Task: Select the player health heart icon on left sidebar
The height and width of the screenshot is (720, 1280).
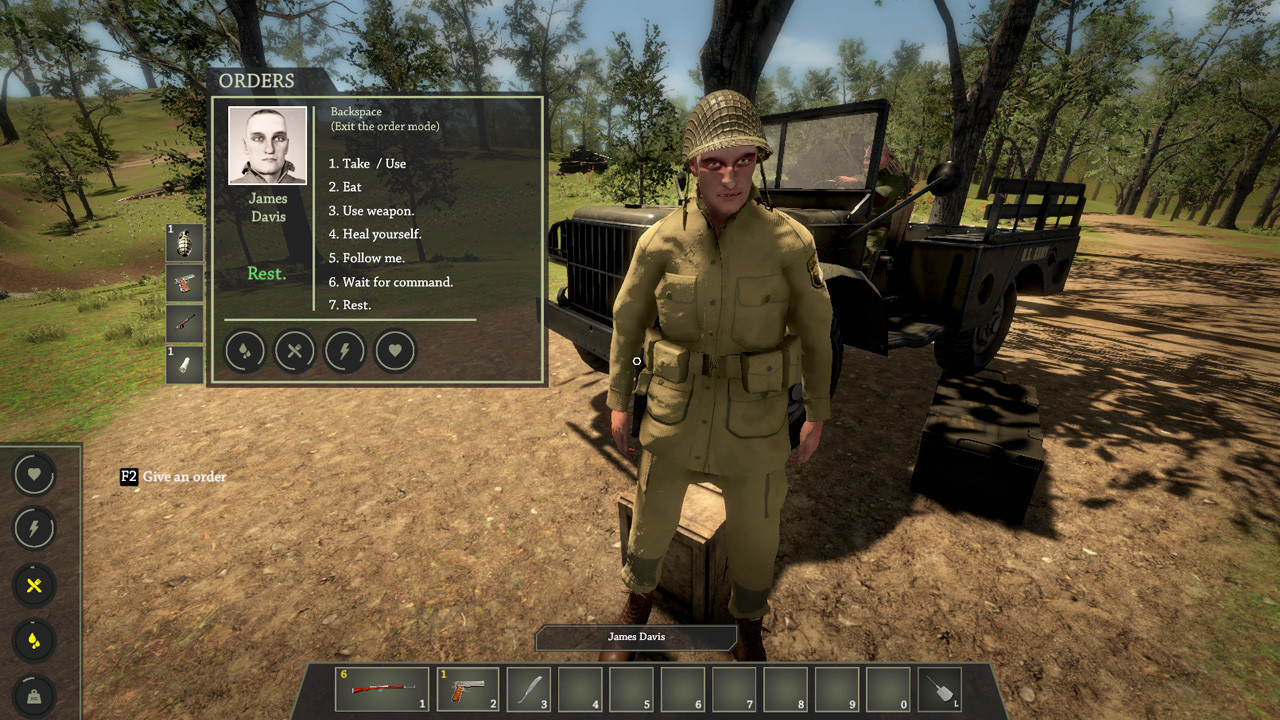Action: (x=33, y=474)
